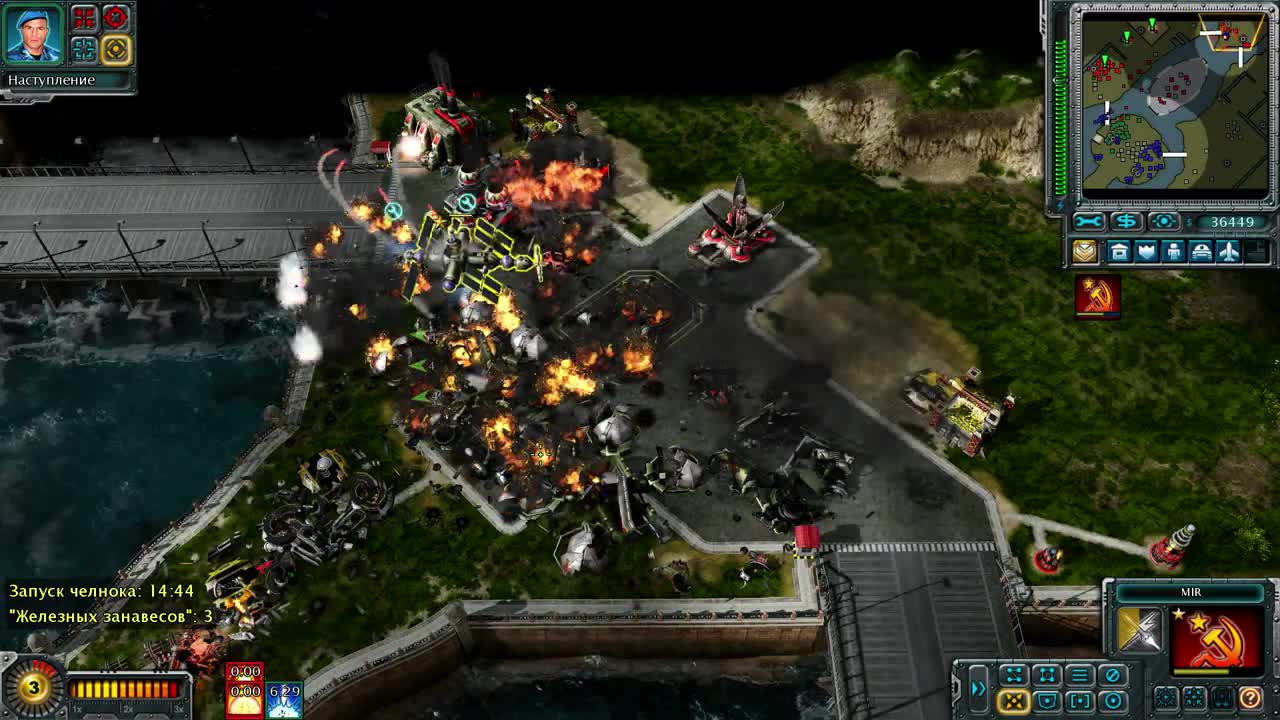
Task: Select the infantry production icon
Action: (1173, 250)
